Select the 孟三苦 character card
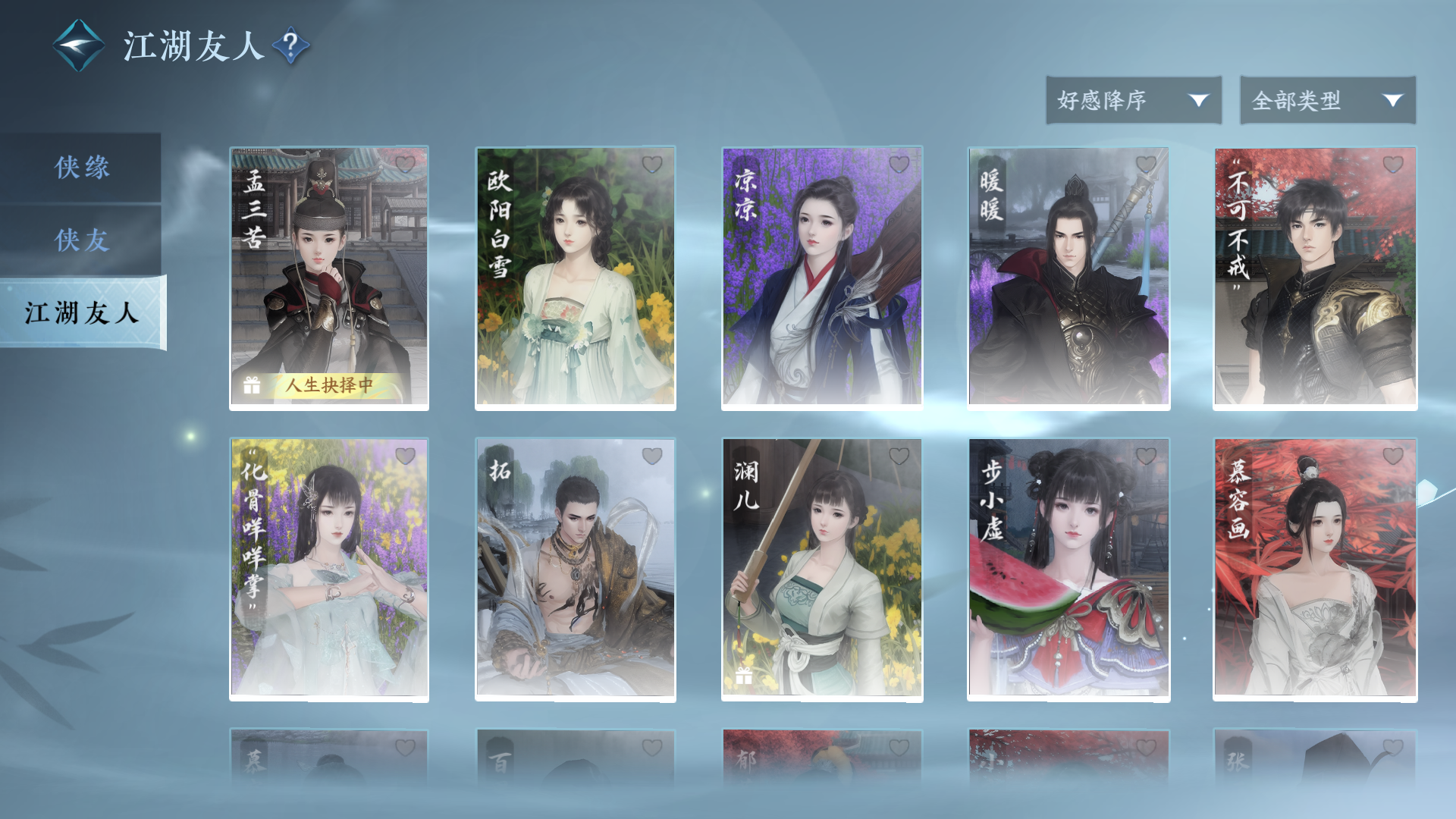Image resolution: width=1456 pixels, height=819 pixels. pyautogui.click(x=329, y=278)
